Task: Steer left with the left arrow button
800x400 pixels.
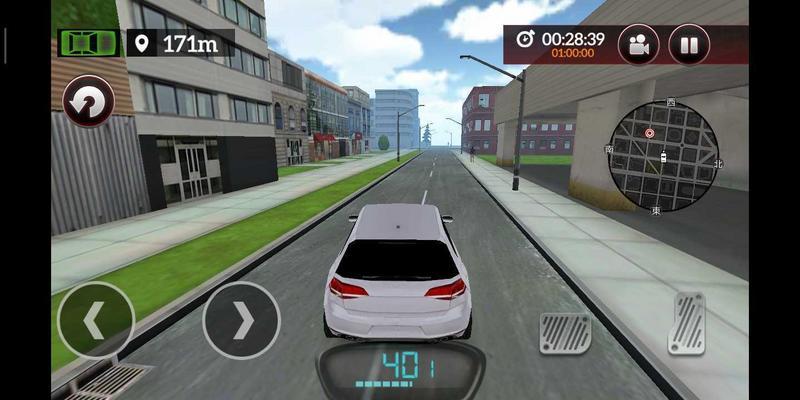Action: click(x=95, y=320)
